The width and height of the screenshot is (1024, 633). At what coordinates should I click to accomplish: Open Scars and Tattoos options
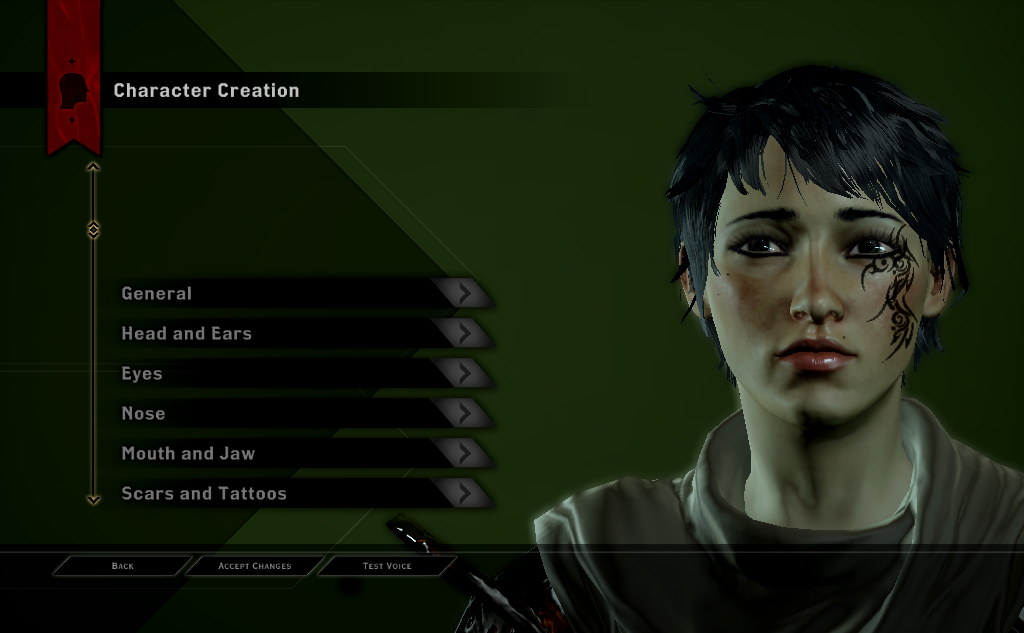click(300, 493)
